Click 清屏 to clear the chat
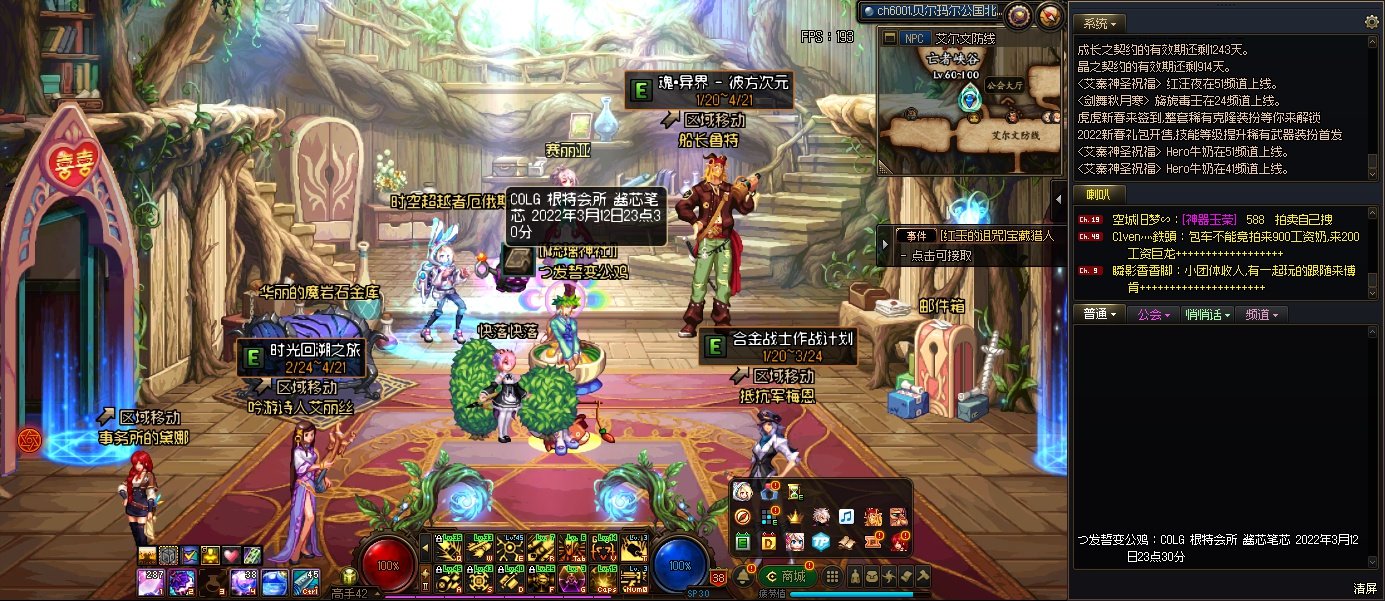This screenshot has height=601, width=1385. [x=1364, y=588]
